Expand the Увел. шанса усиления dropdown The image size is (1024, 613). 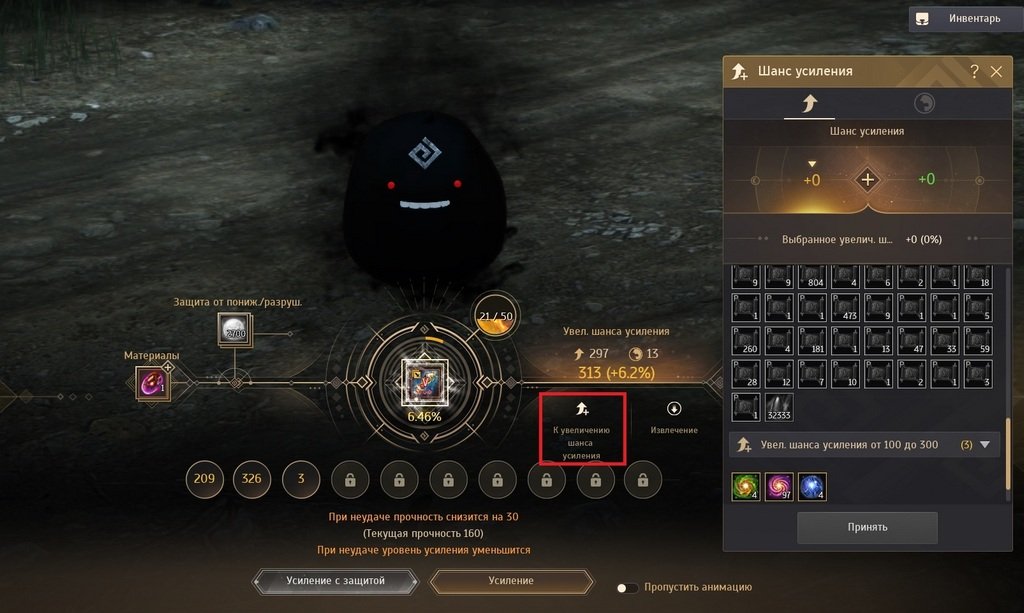(984, 445)
